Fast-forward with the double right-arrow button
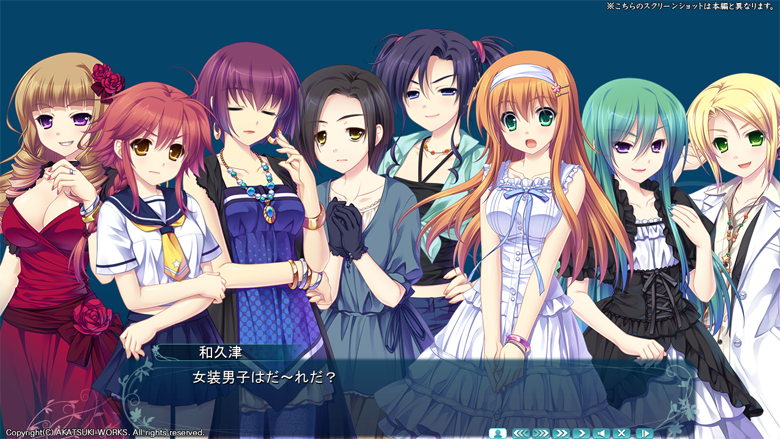This screenshot has width=780, height=439. pyautogui.click(x=561, y=432)
